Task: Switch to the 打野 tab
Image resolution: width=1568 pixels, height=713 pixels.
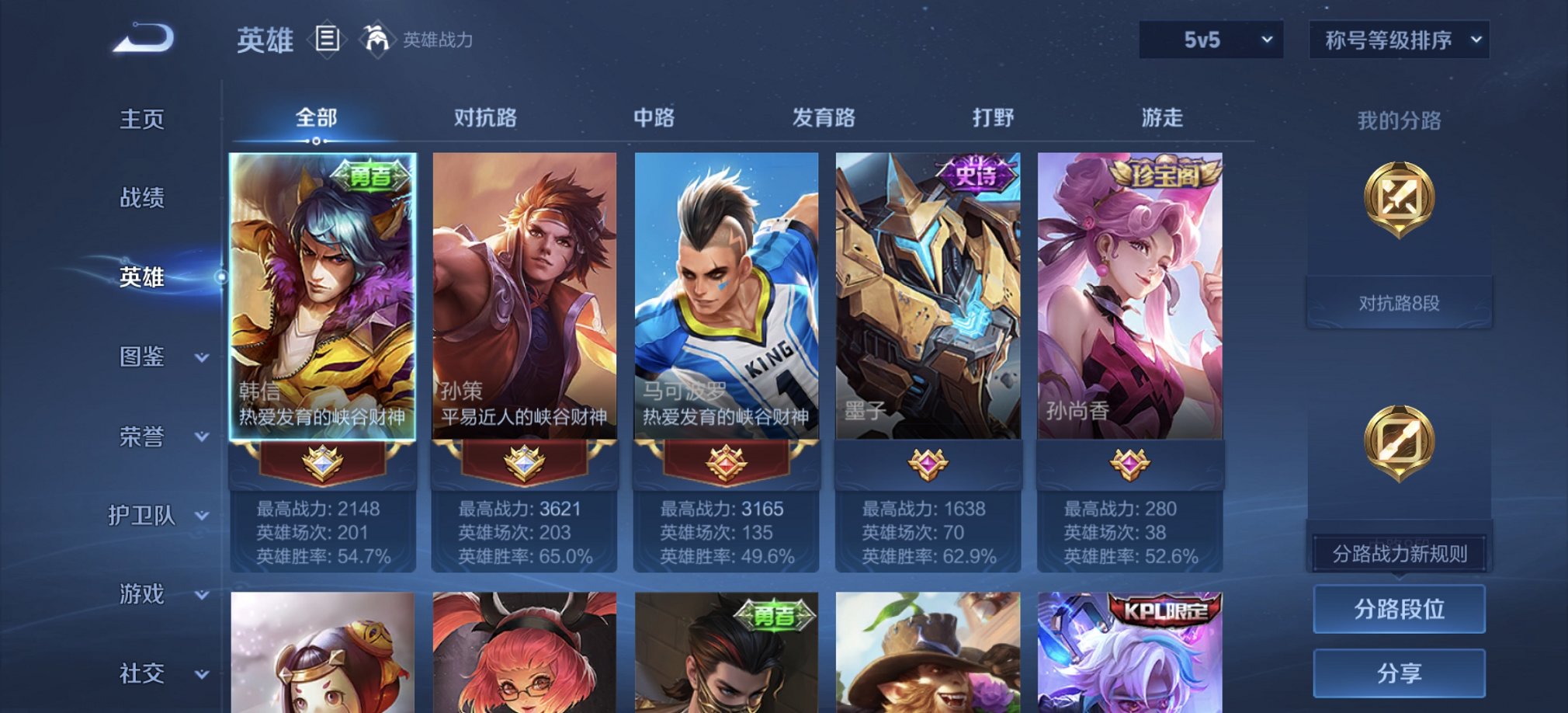Action: (993, 117)
